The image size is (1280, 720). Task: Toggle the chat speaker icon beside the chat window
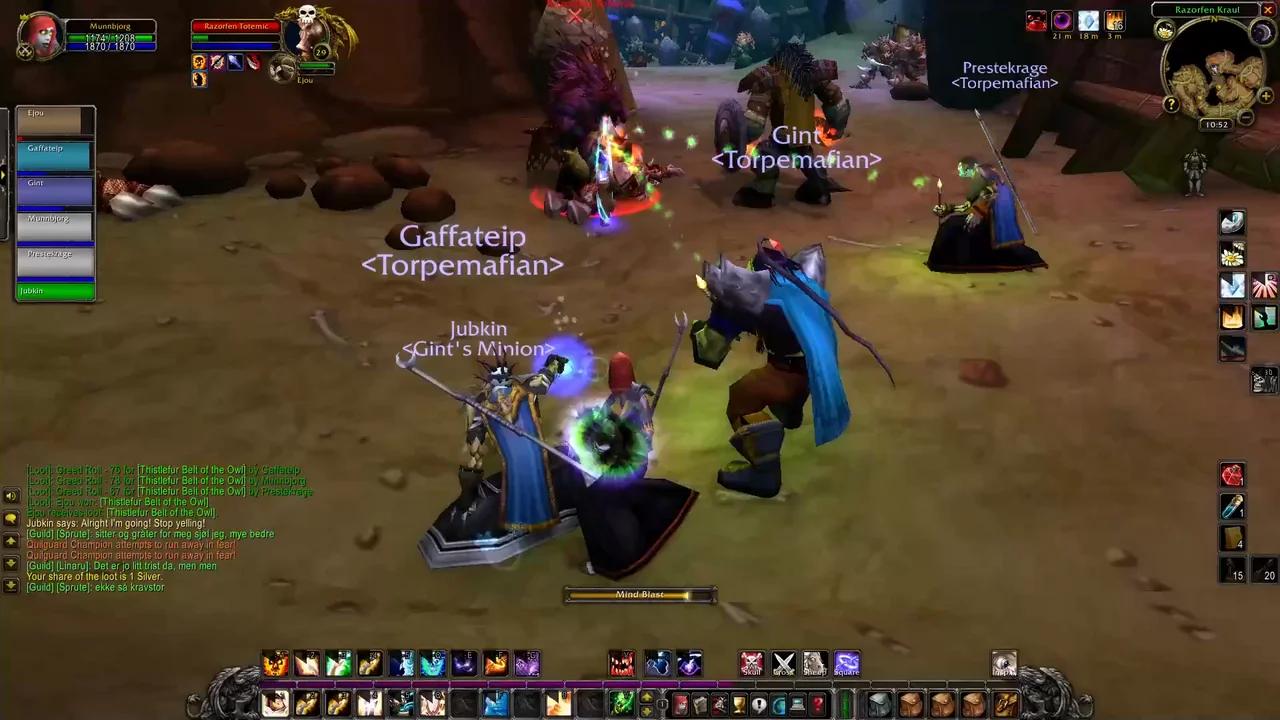click(x=11, y=496)
